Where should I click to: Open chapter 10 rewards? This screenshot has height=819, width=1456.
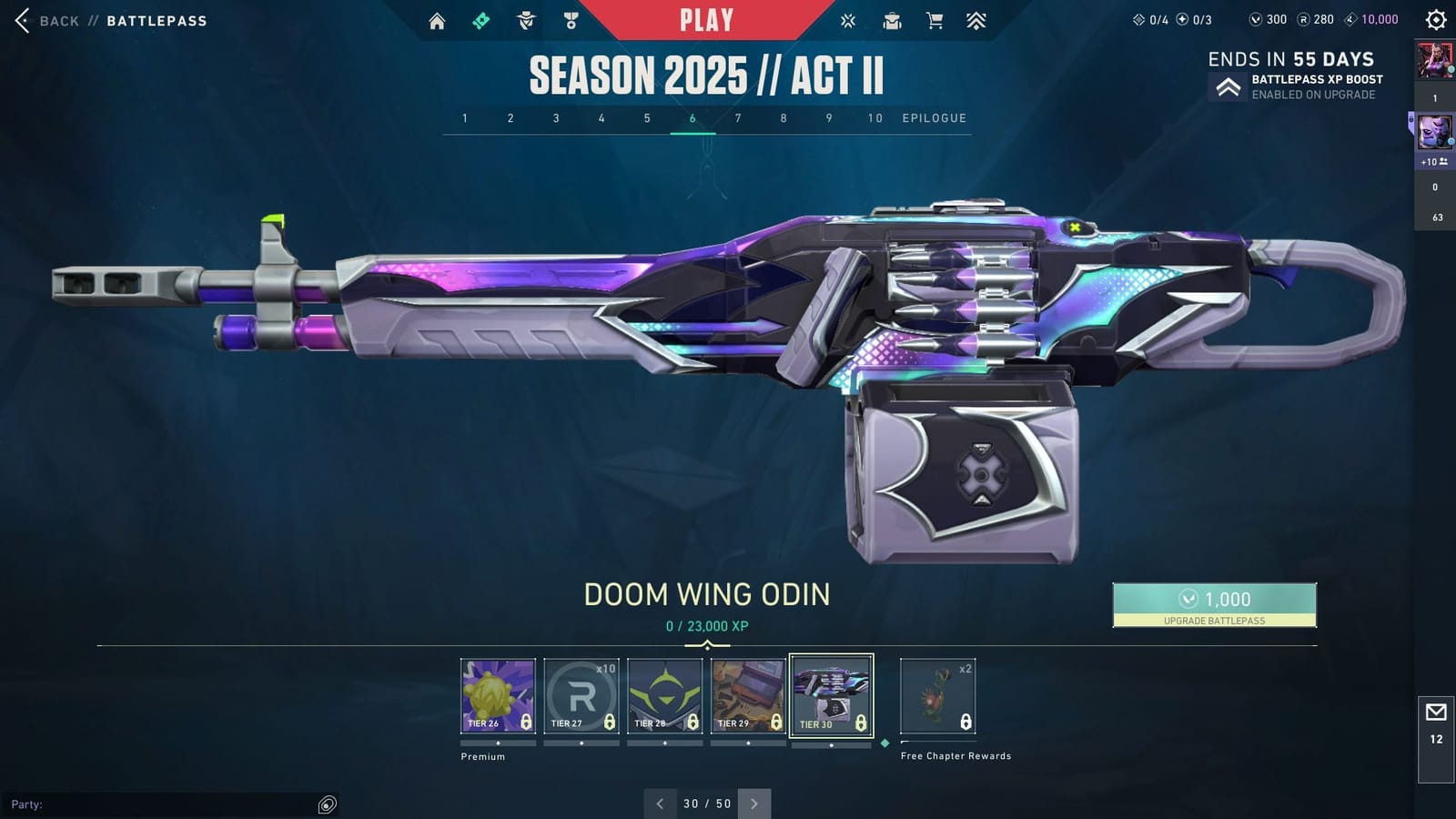tap(874, 118)
